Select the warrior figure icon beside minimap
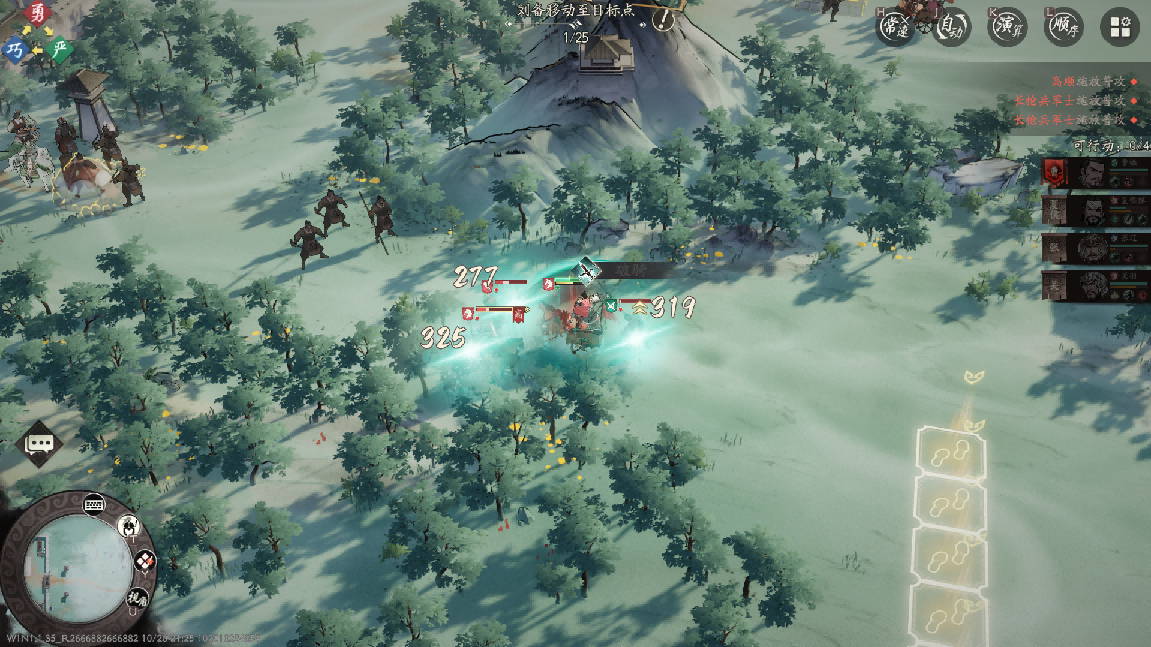 [129, 525]
